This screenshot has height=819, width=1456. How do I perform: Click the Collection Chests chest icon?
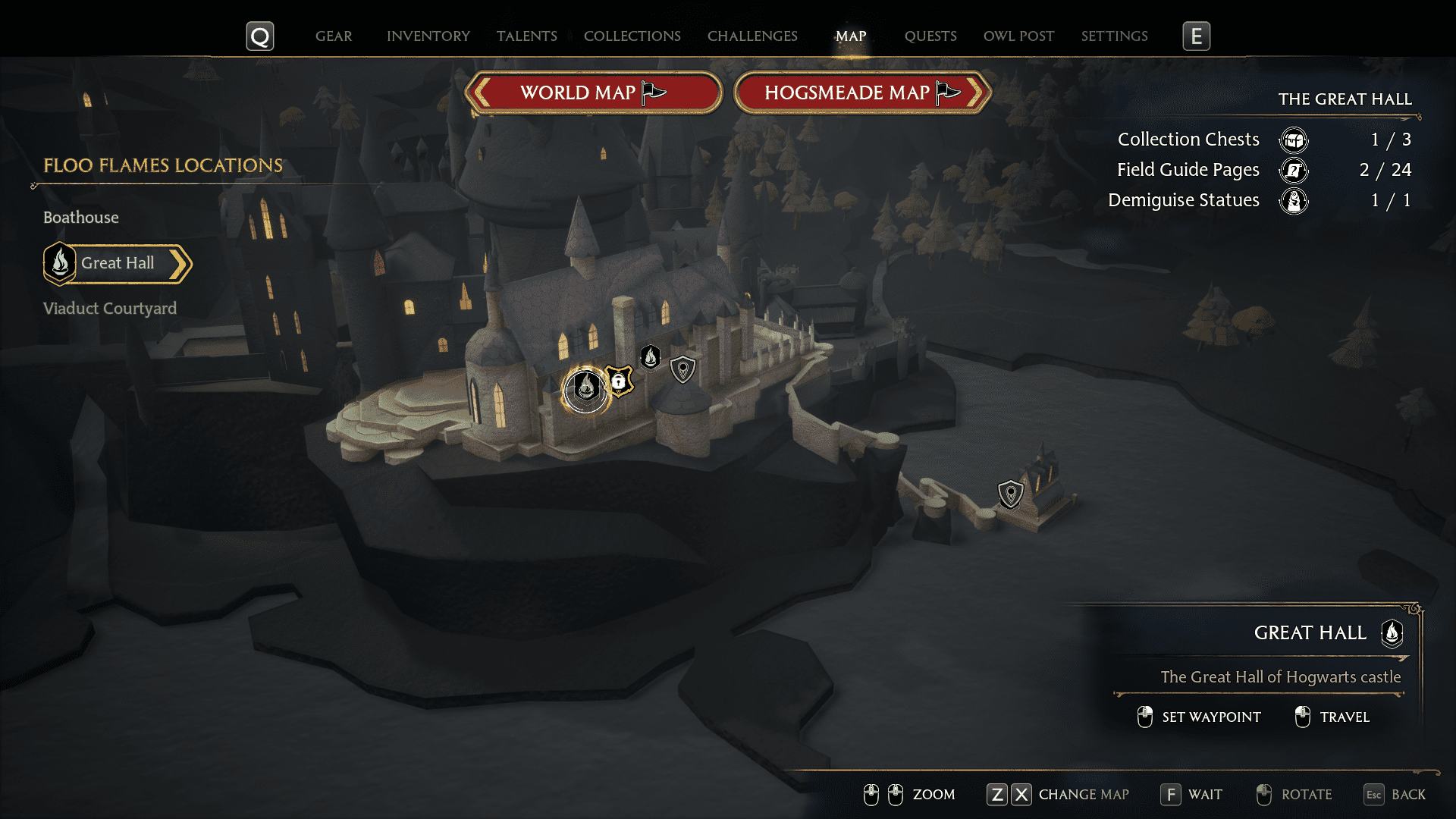point(1294,140)
